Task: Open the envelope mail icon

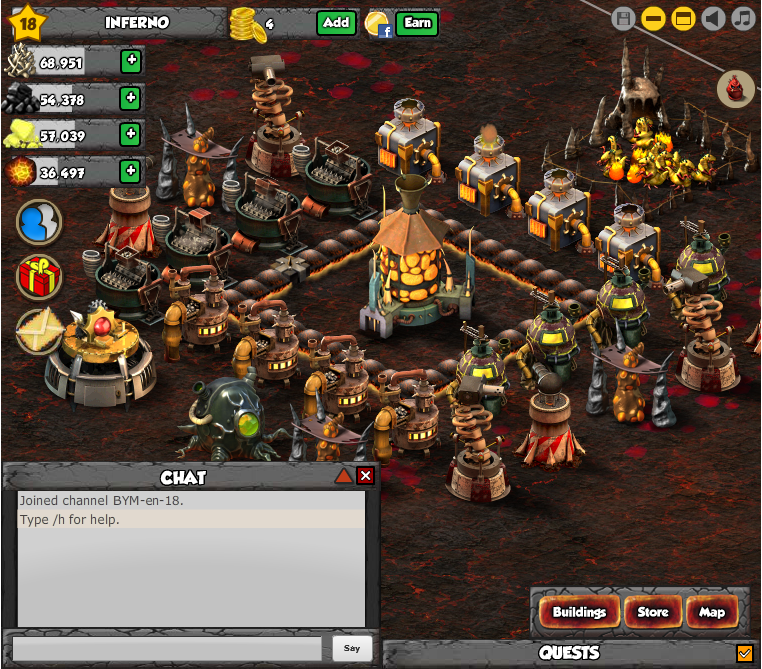Action: 37,329
